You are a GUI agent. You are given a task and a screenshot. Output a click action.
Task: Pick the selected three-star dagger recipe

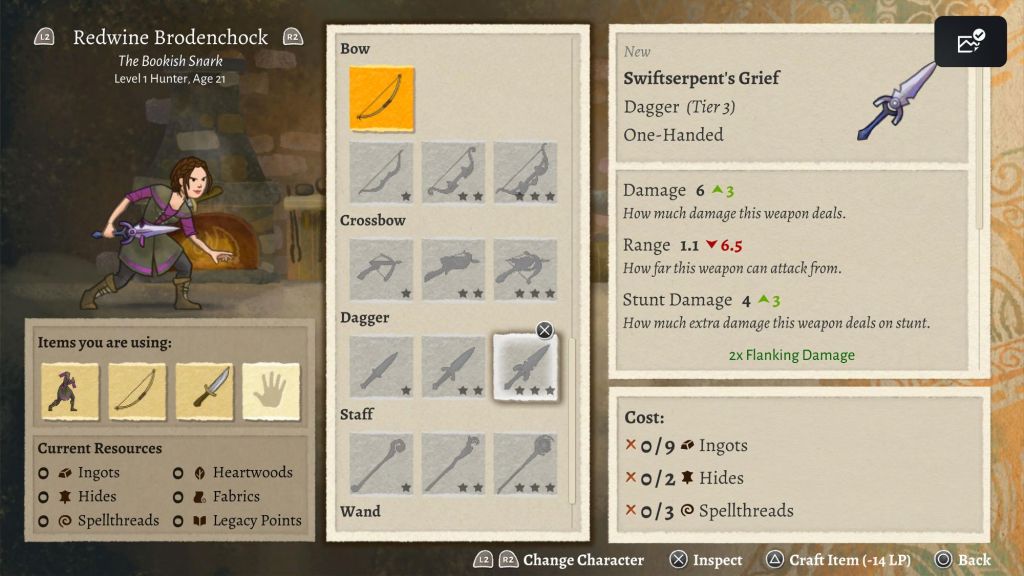[x=525, y=366]
